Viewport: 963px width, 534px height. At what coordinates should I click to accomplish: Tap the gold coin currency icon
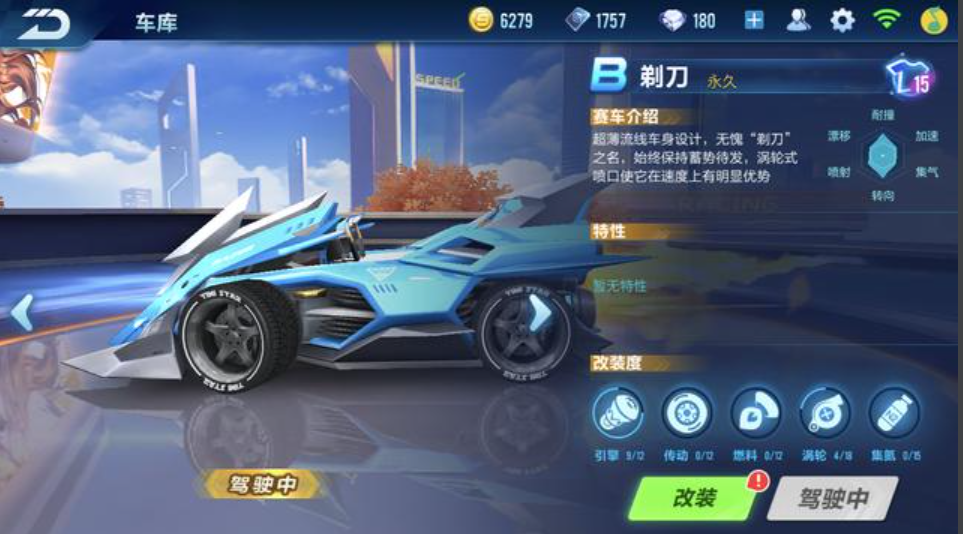(482, 20)
